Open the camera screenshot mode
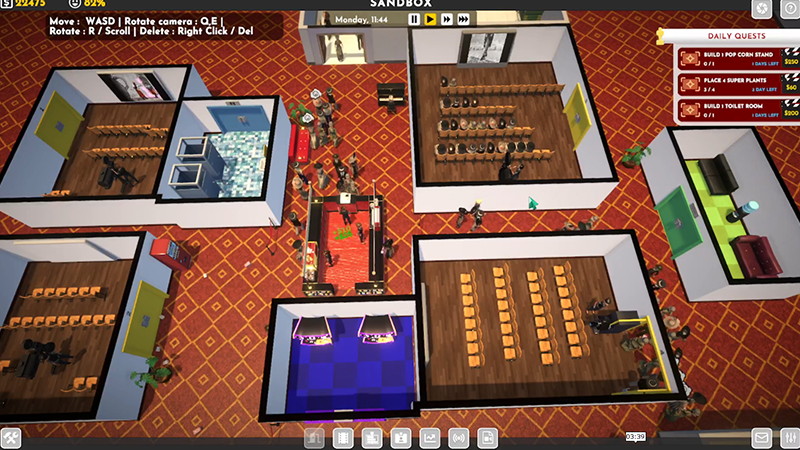The image size is (800, 450). [761, 9]
